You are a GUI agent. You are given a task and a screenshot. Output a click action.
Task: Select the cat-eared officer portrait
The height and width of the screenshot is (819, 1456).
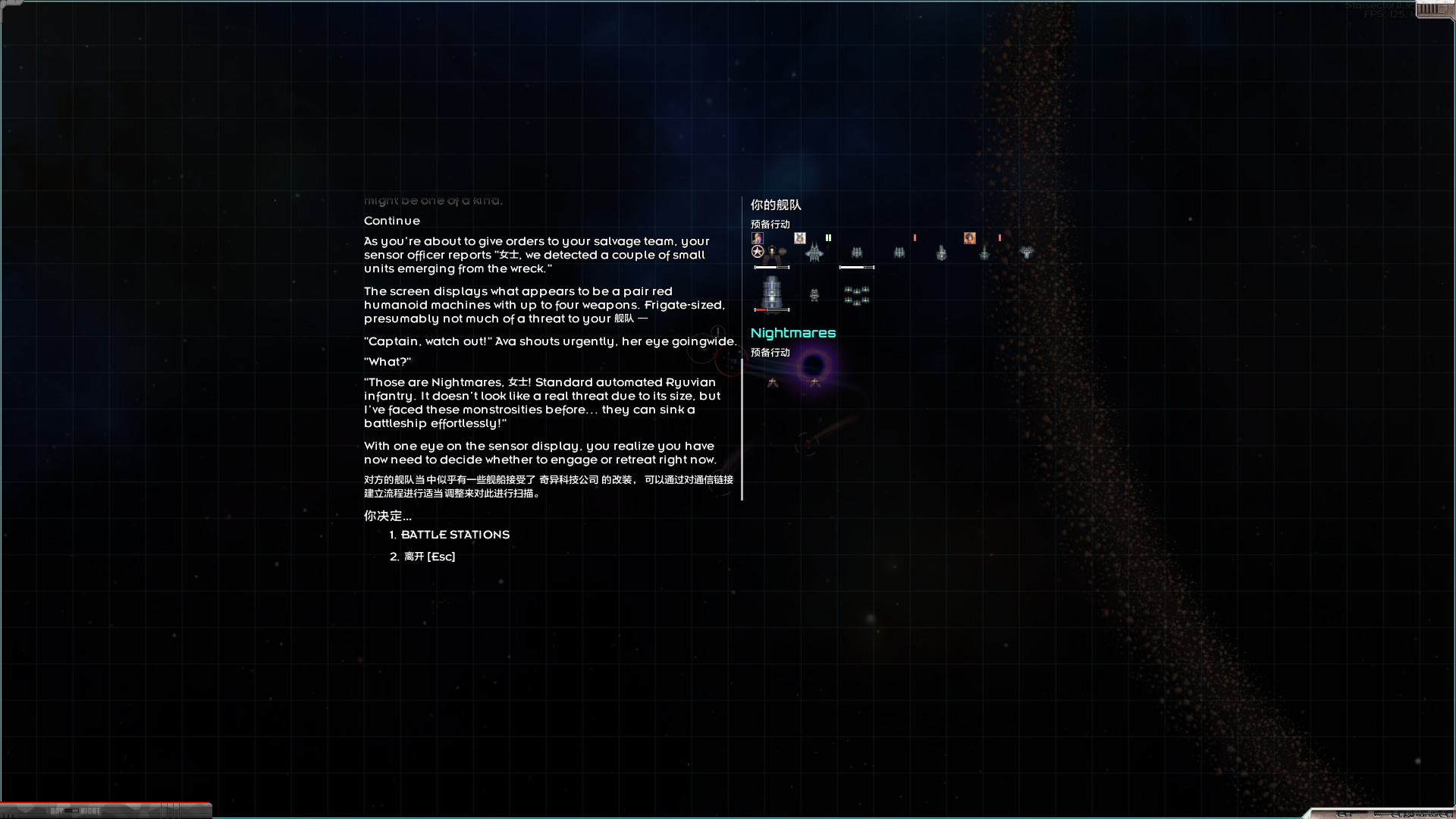[800, 237]
